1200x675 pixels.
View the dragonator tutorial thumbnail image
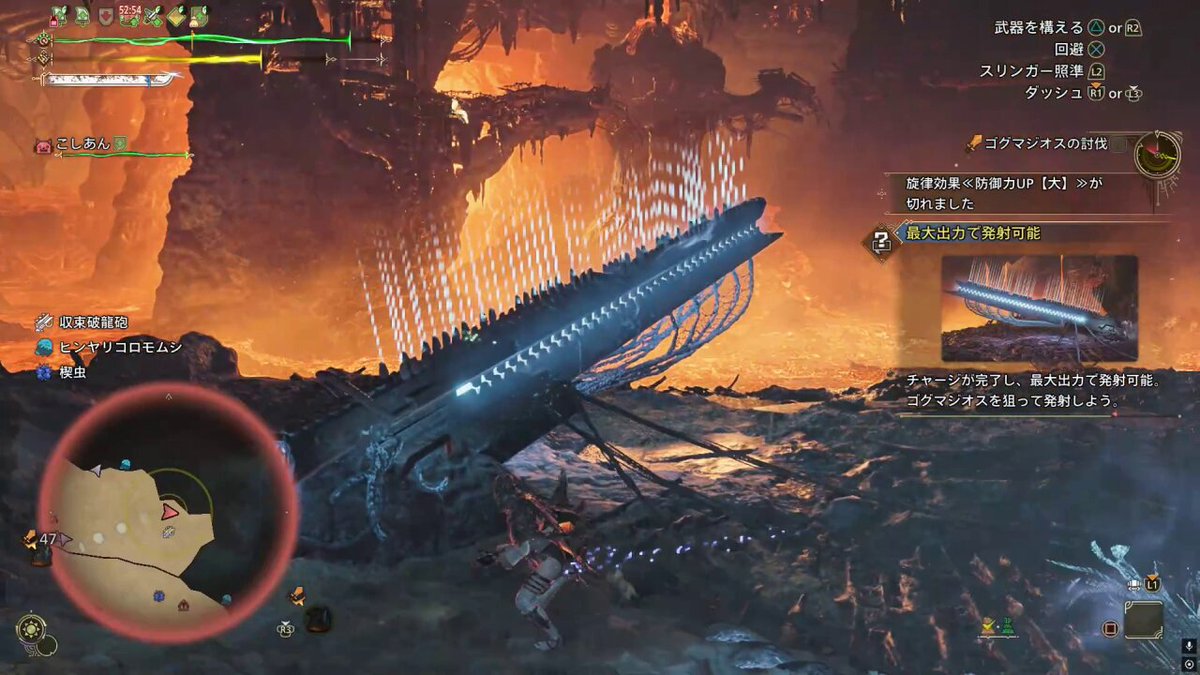tap(1039, 308)
